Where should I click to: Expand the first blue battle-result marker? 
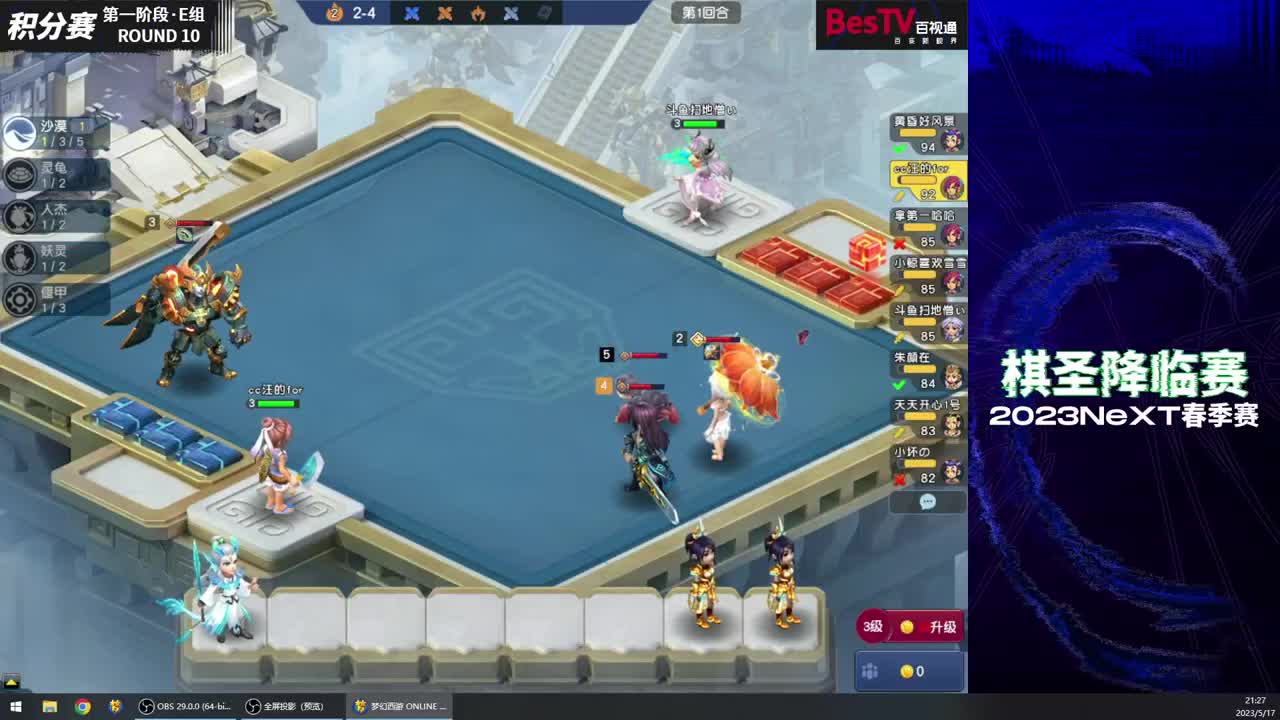[410, 14]
